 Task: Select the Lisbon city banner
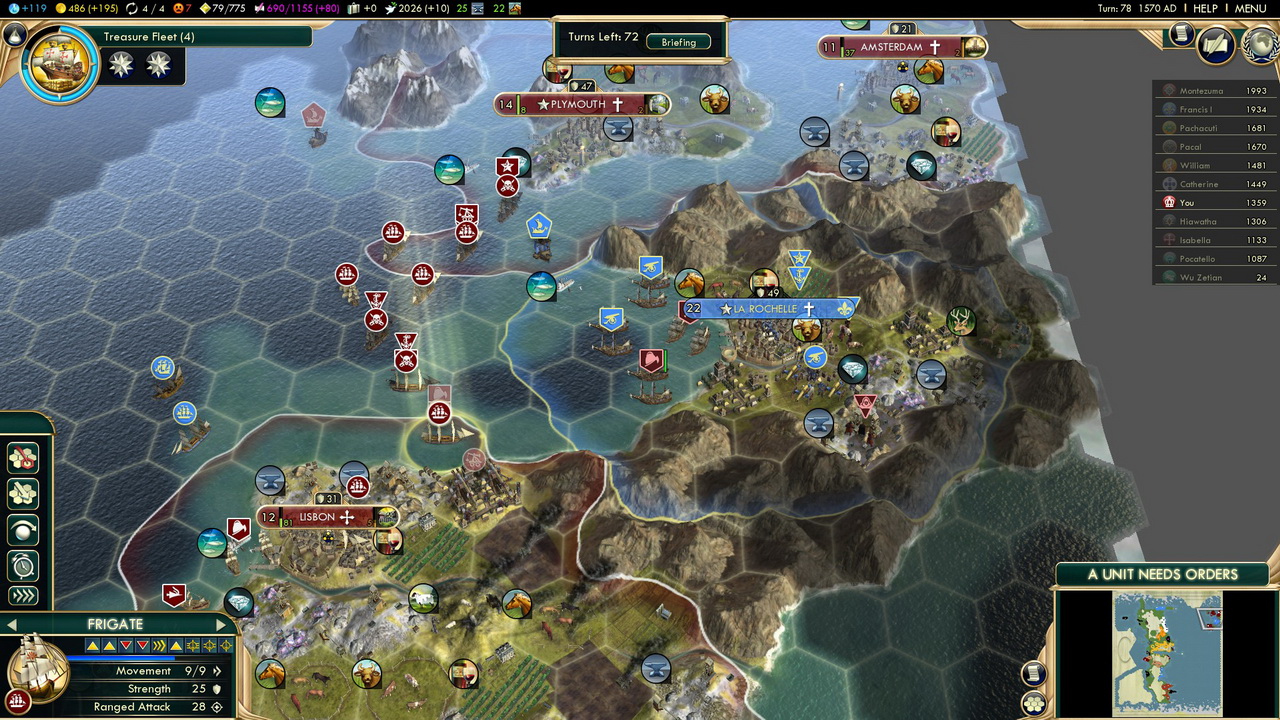pyautogui.click(x=318, y=517)
